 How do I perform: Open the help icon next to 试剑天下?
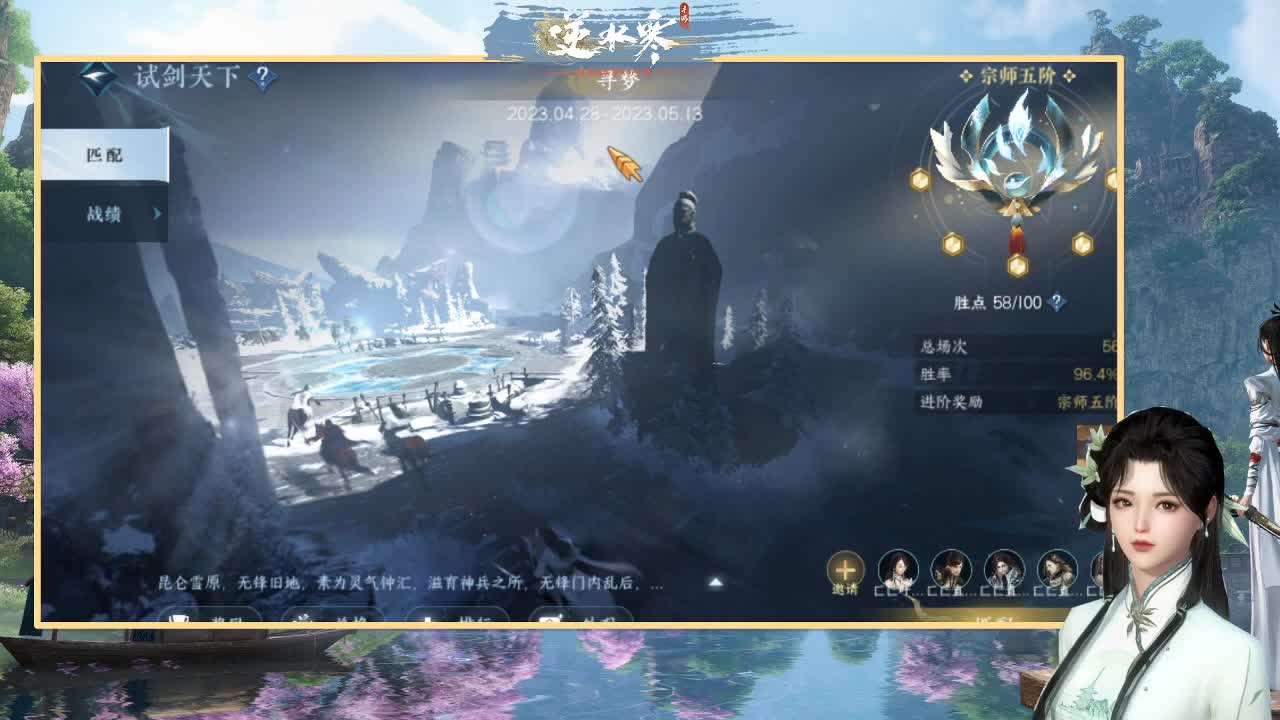pos(261,77)
